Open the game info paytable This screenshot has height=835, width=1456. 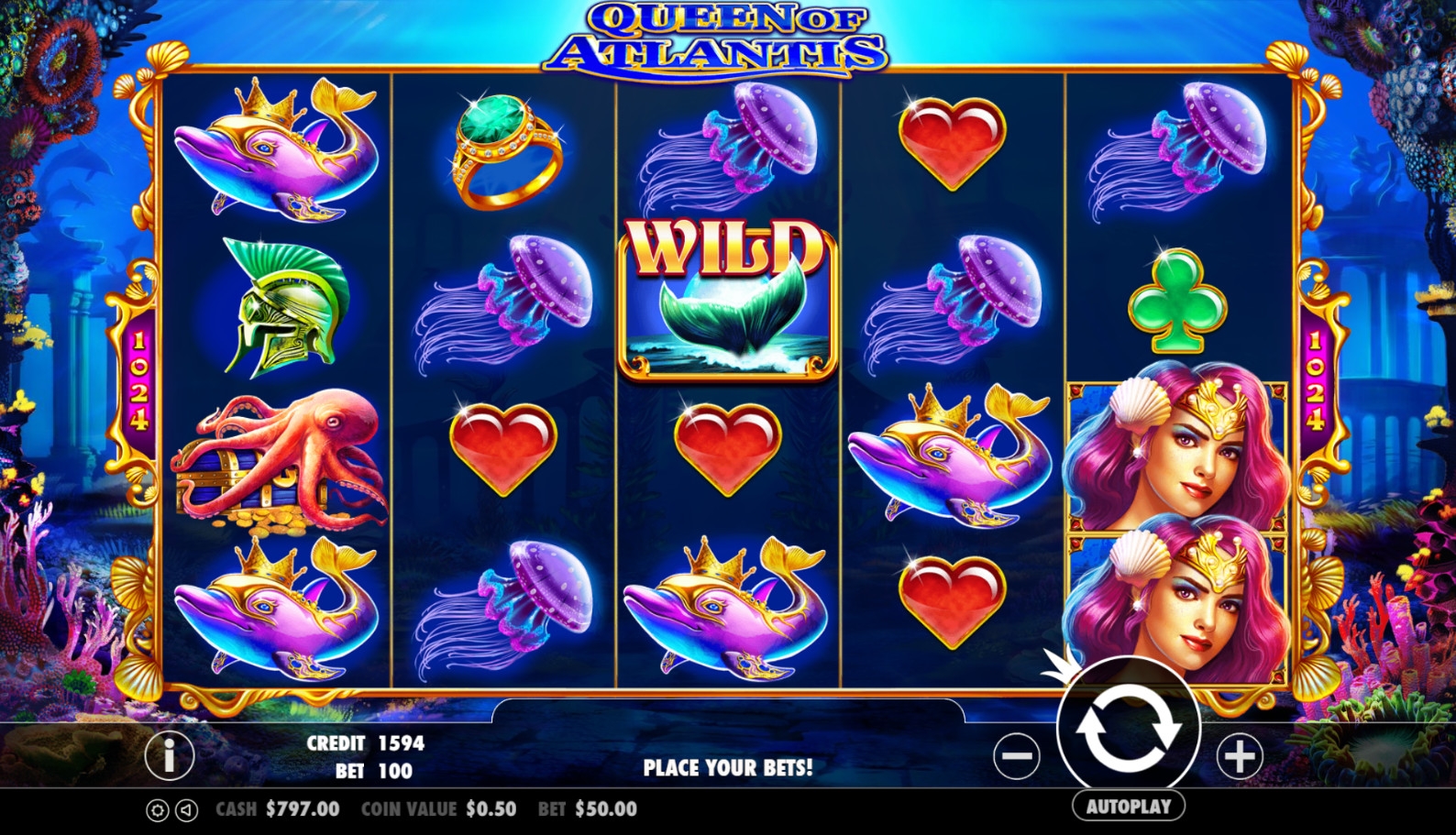coord(170,755)
